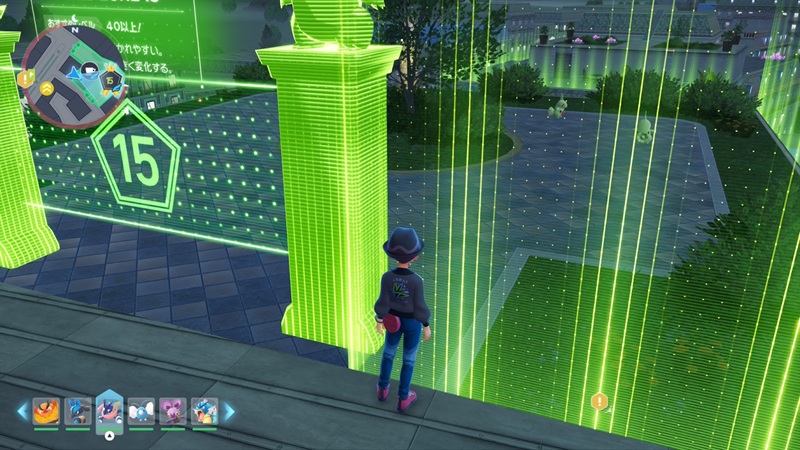Select the wild zone 15 badge on minimap
The height and width of the screenshot is (450, 800).
[112, 77]
